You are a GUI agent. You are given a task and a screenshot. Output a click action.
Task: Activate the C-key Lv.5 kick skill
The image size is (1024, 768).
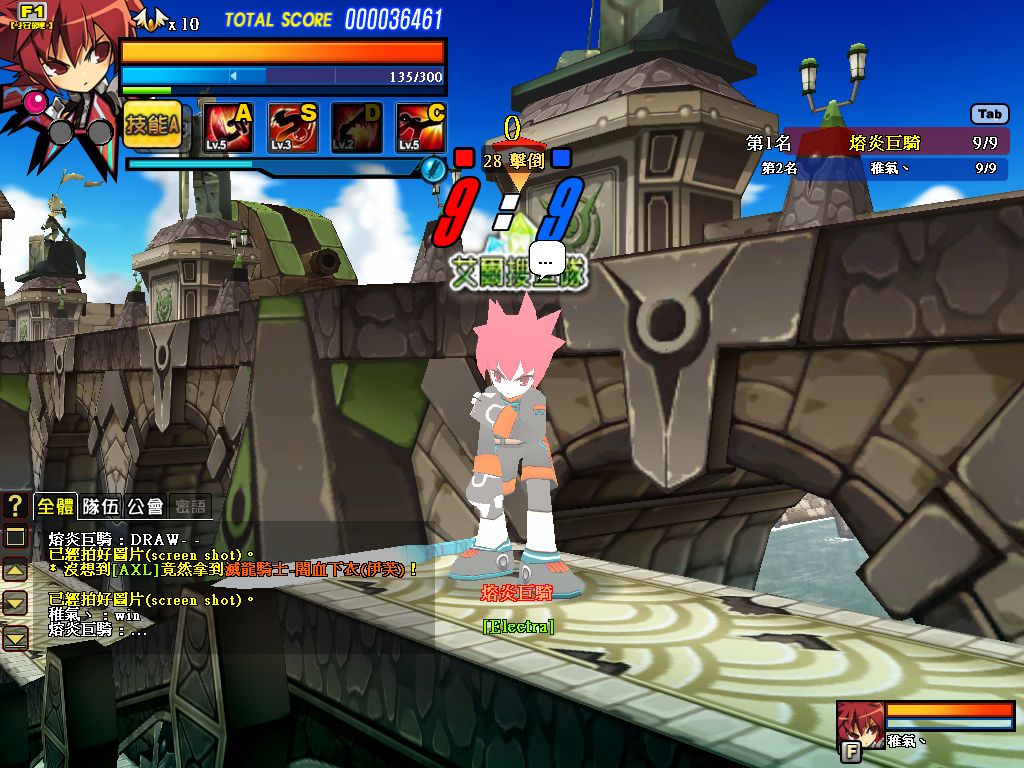[x=420, y=127]
